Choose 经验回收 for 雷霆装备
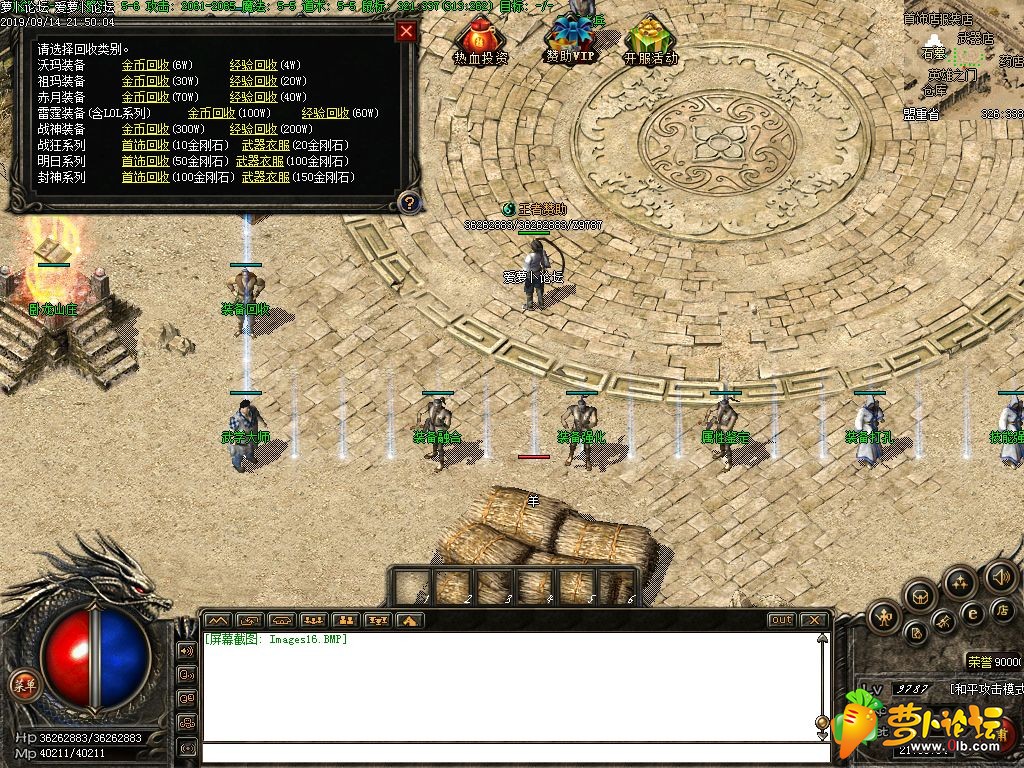Screen dimensions: 1024x768 click(325, 113)
